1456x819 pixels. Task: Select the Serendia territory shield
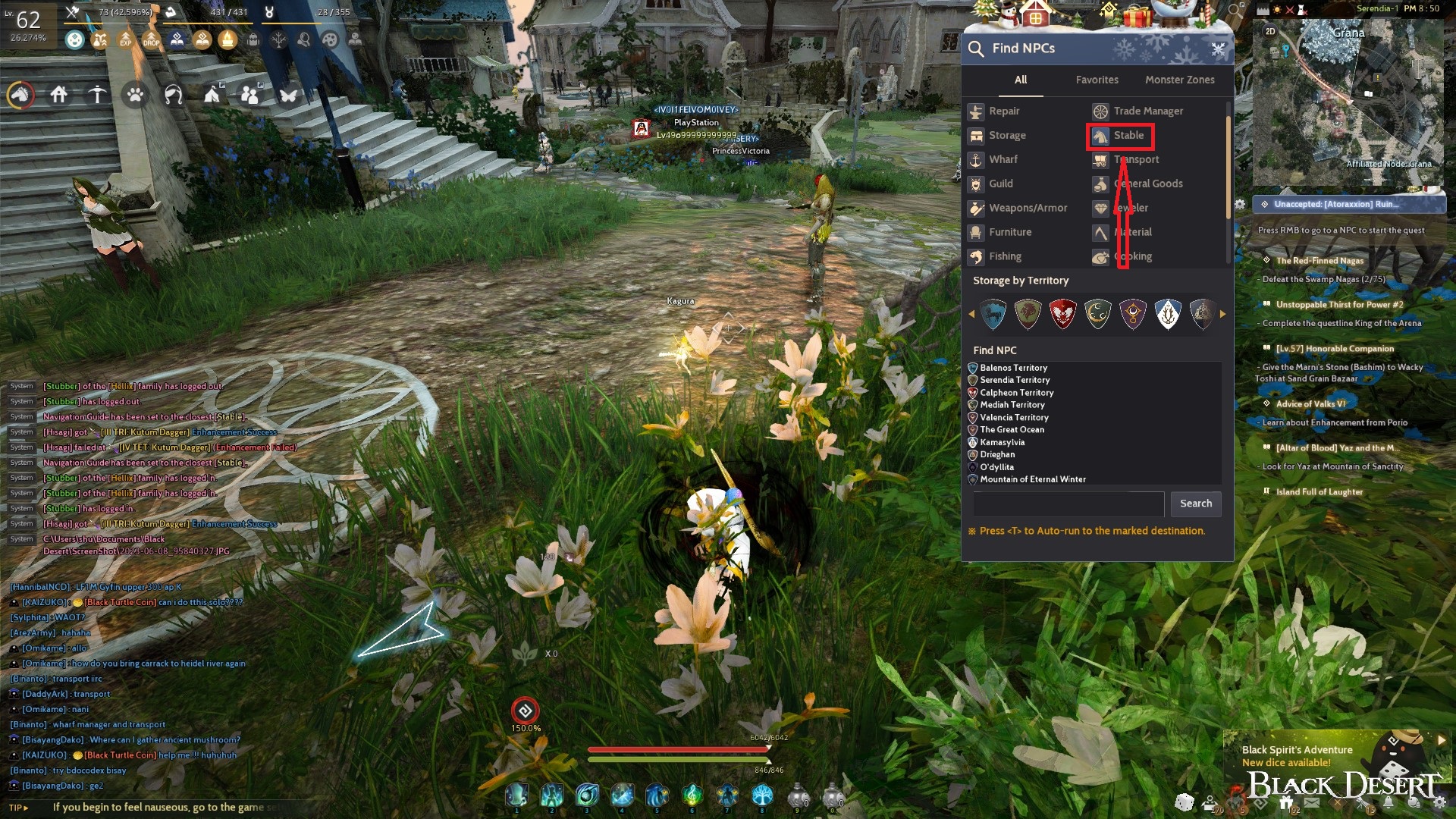pos(1028,314)
